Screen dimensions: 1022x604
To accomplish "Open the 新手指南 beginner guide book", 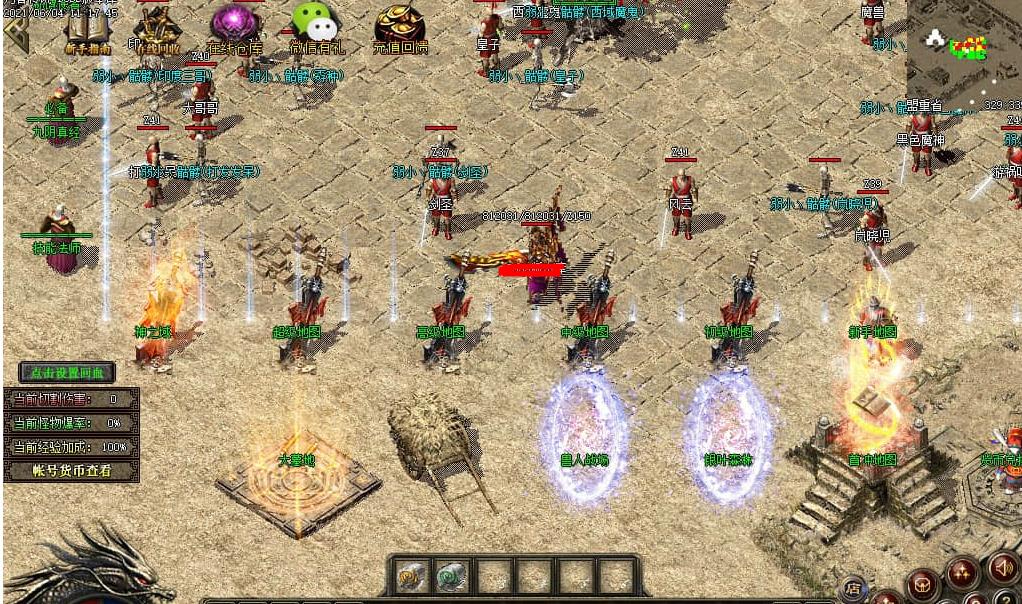I will [87, 29].
